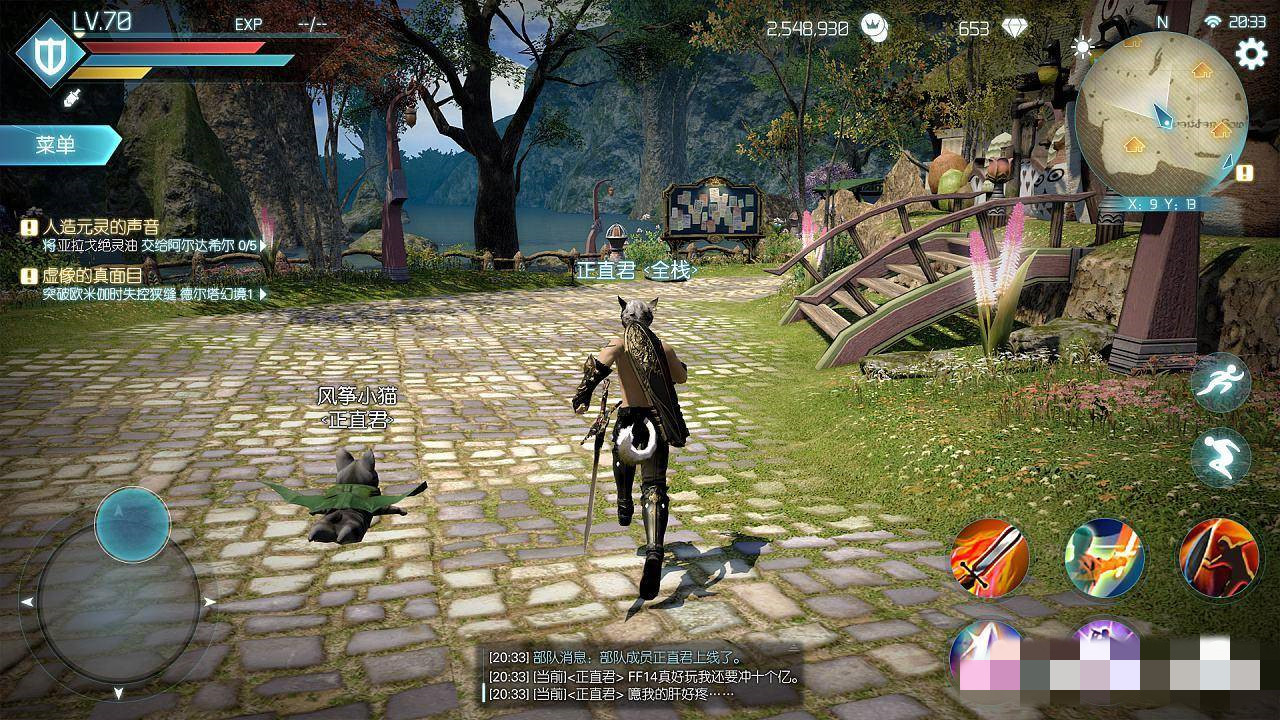The image size is (1280, 720).
Task: Tap the network signal icon in top bar
Action: (x=1213, y=22)
